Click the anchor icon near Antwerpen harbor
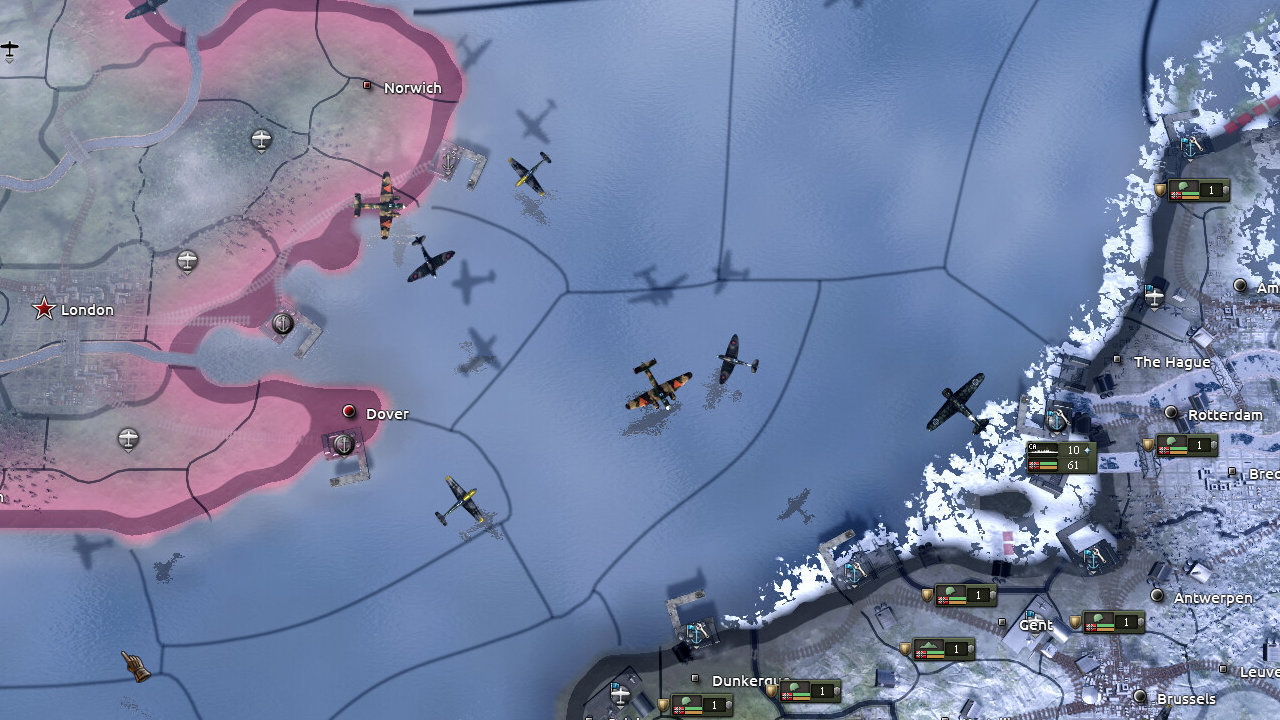Screen dimensions: 1280x720 click(x=1093, y=561)
